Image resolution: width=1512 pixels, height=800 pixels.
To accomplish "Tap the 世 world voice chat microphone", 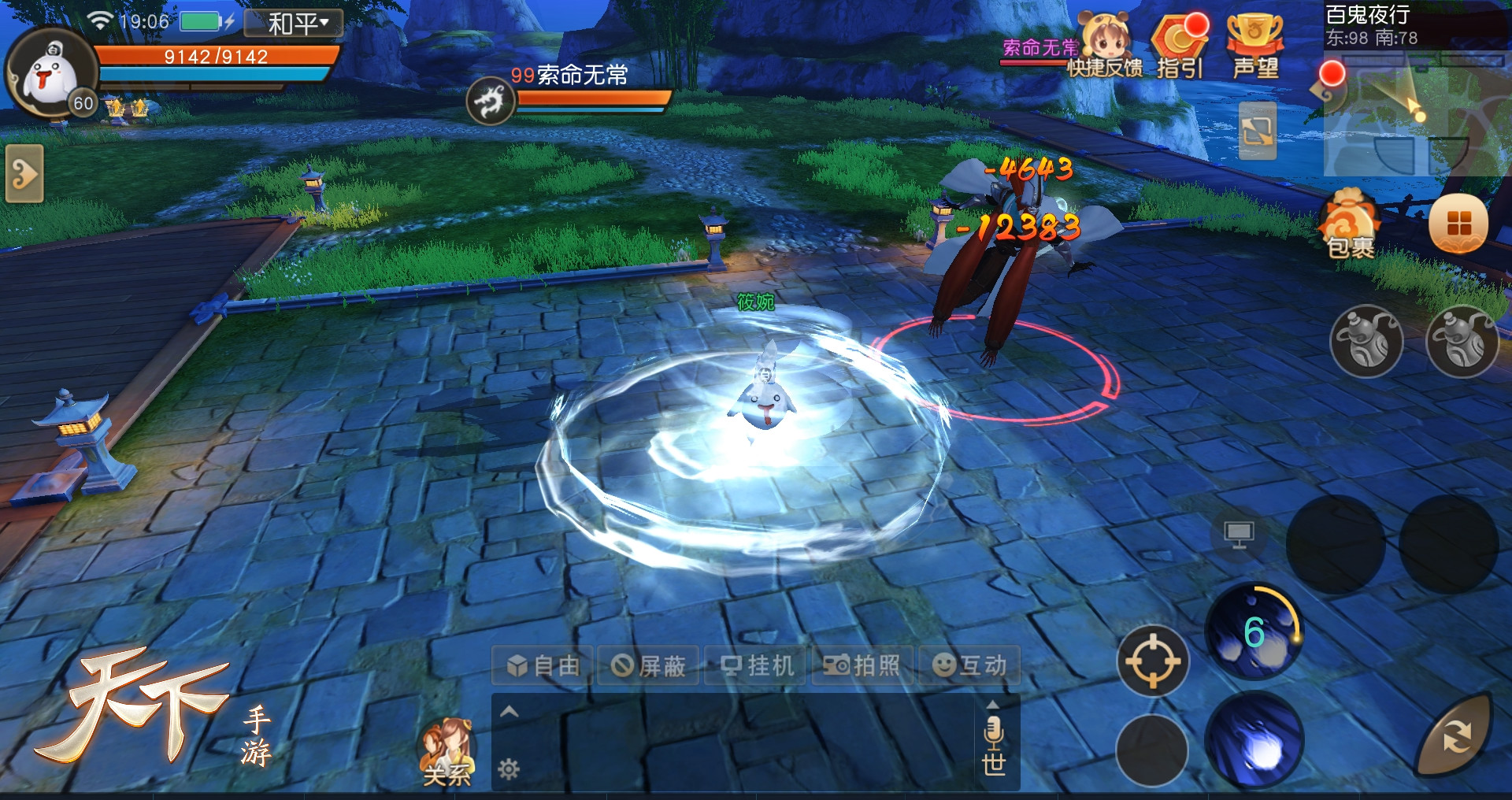I will coord(993,744).
